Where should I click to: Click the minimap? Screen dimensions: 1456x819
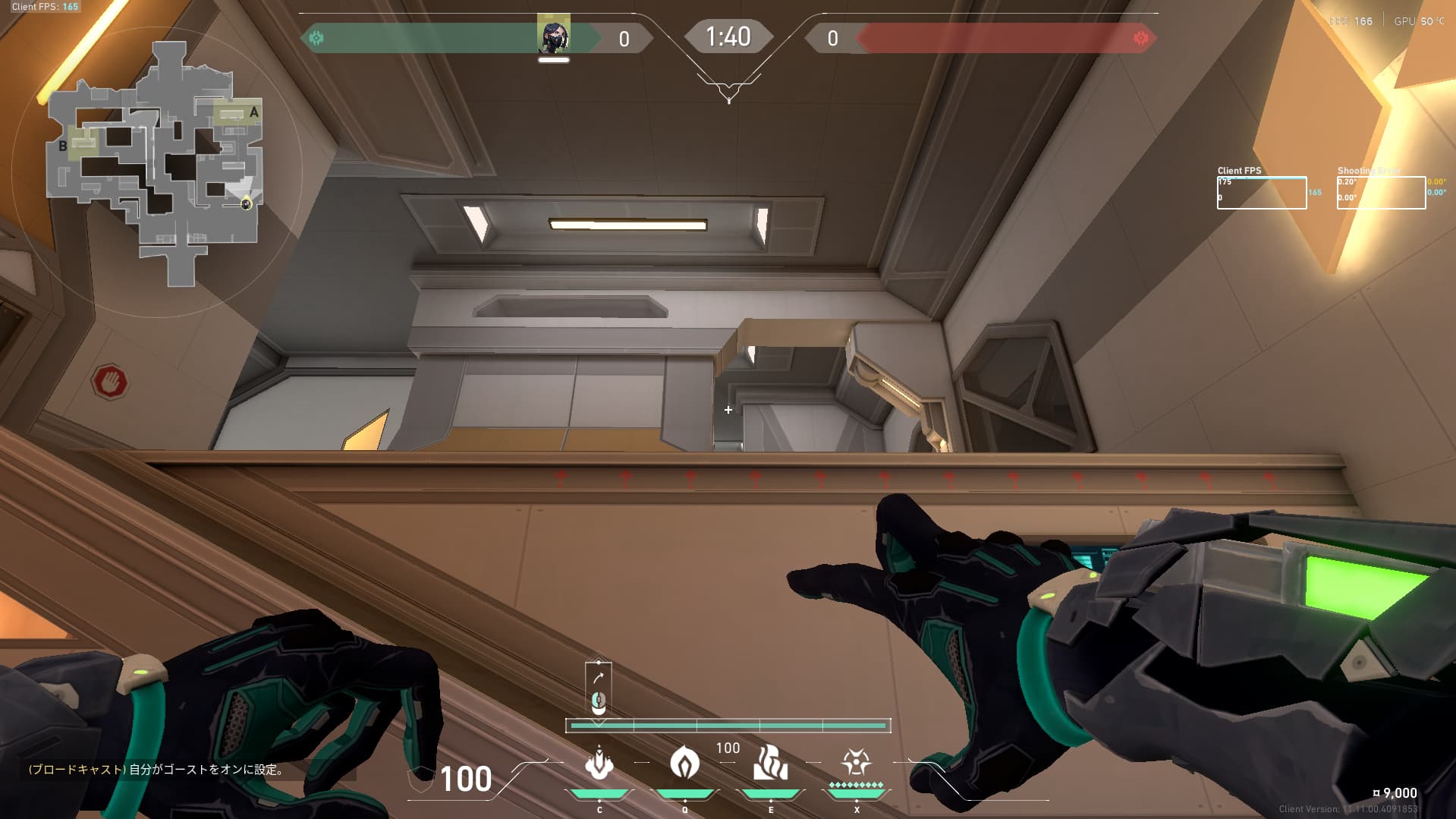coord(156,165)
